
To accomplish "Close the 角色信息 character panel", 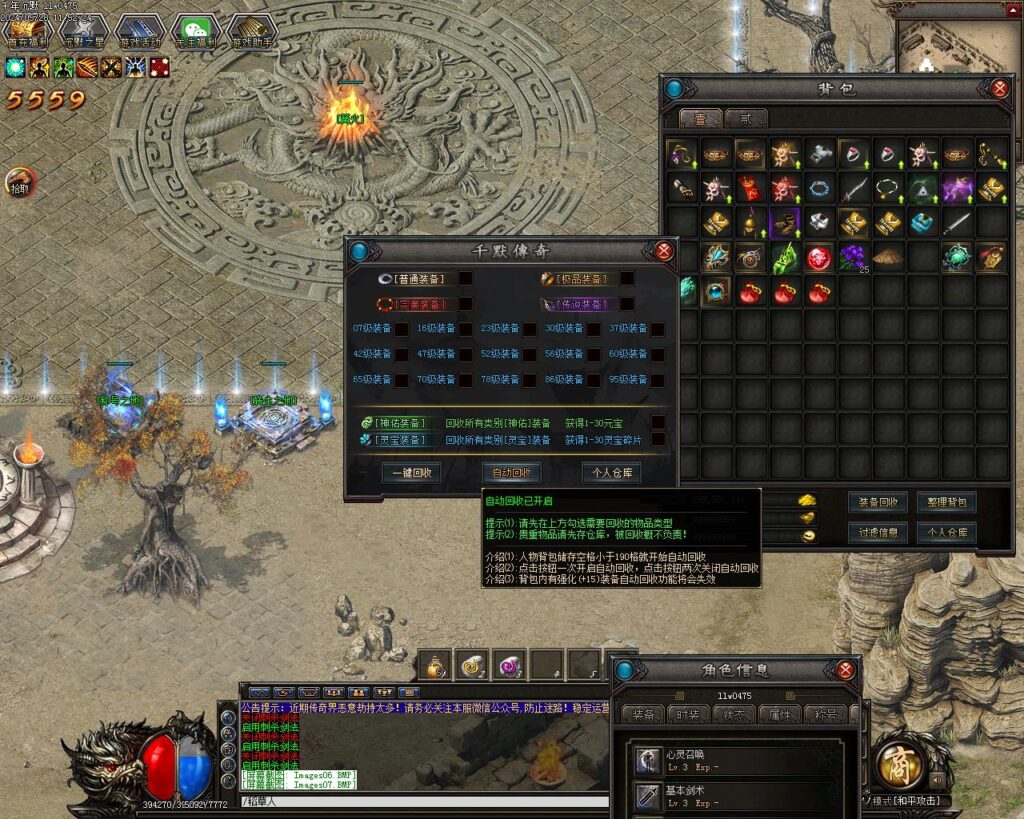I will coord(846,670).
